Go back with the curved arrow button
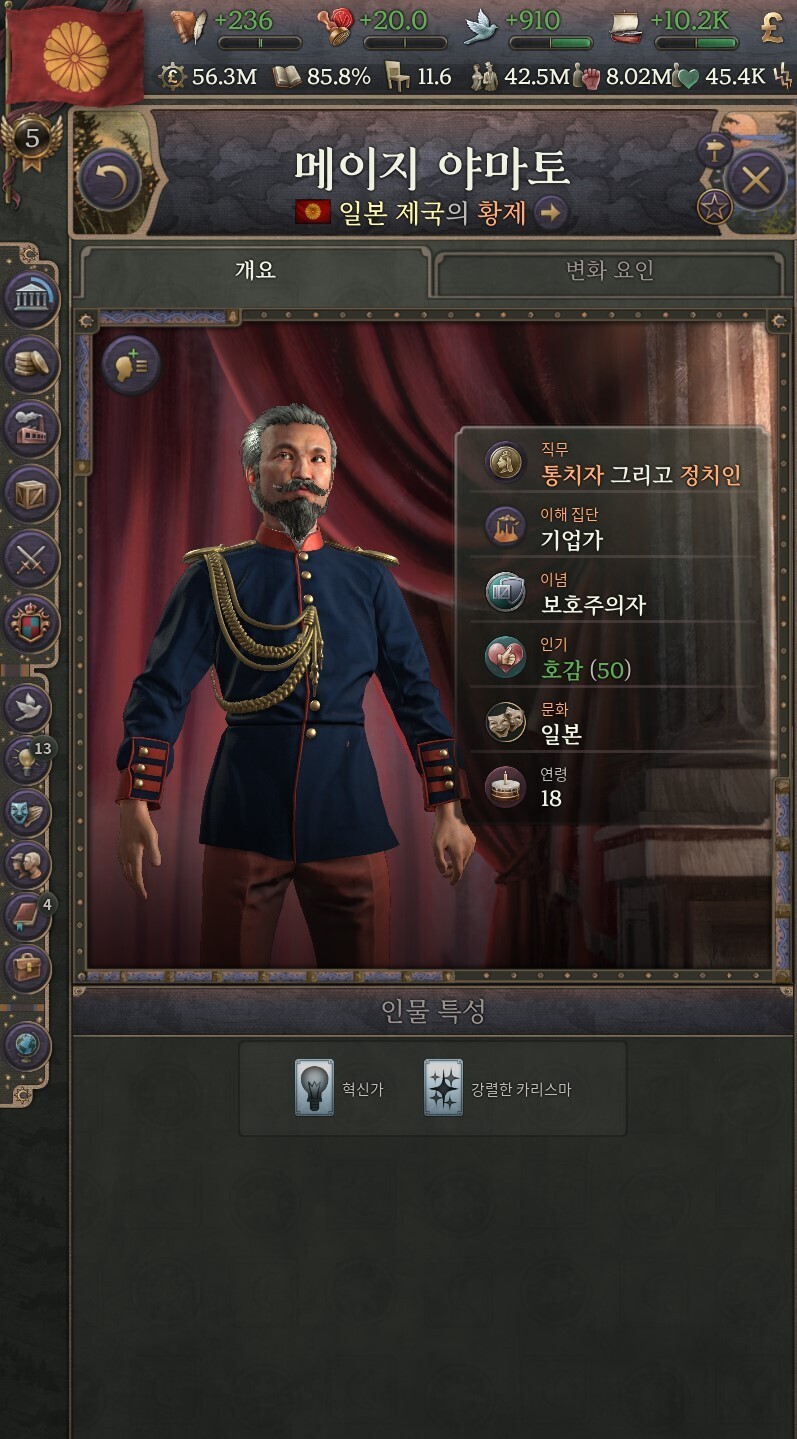Image resolution: width=797 pixels, height=1439 pixels. [109, 181]
